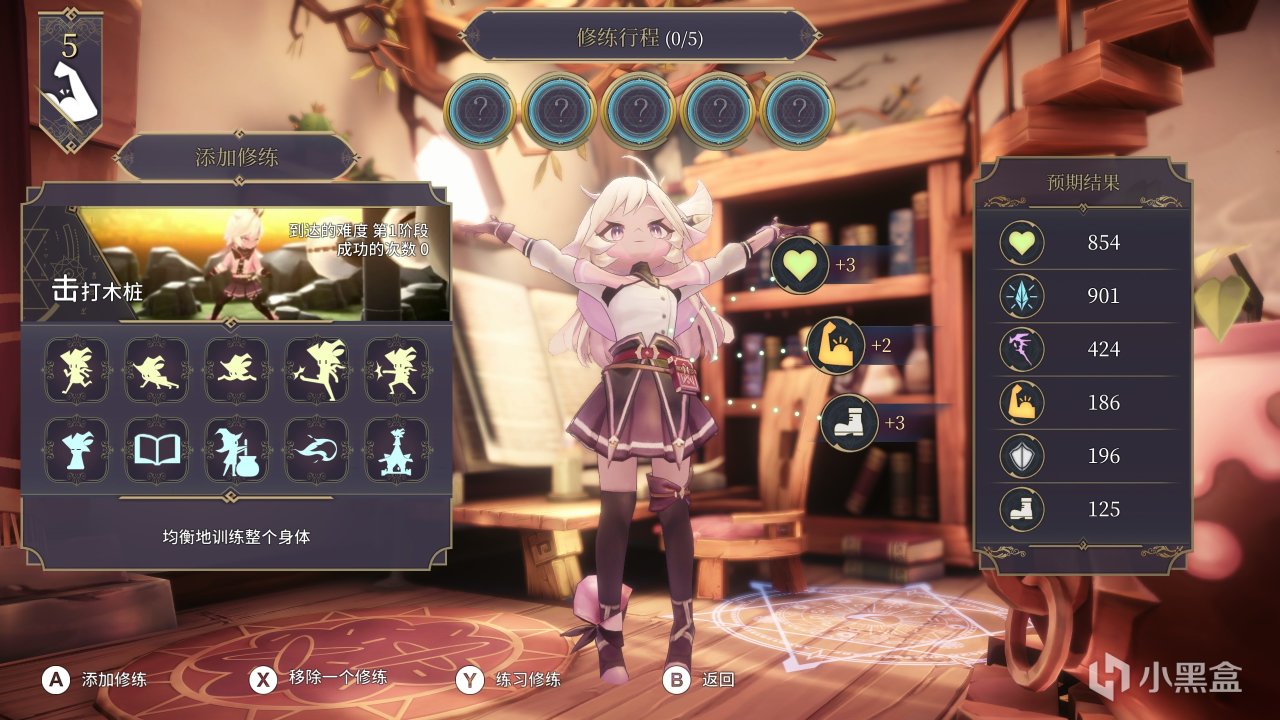Choose the open book study training
The height and width of the screenshot is (720, 1280).
[x=157, y=450]
